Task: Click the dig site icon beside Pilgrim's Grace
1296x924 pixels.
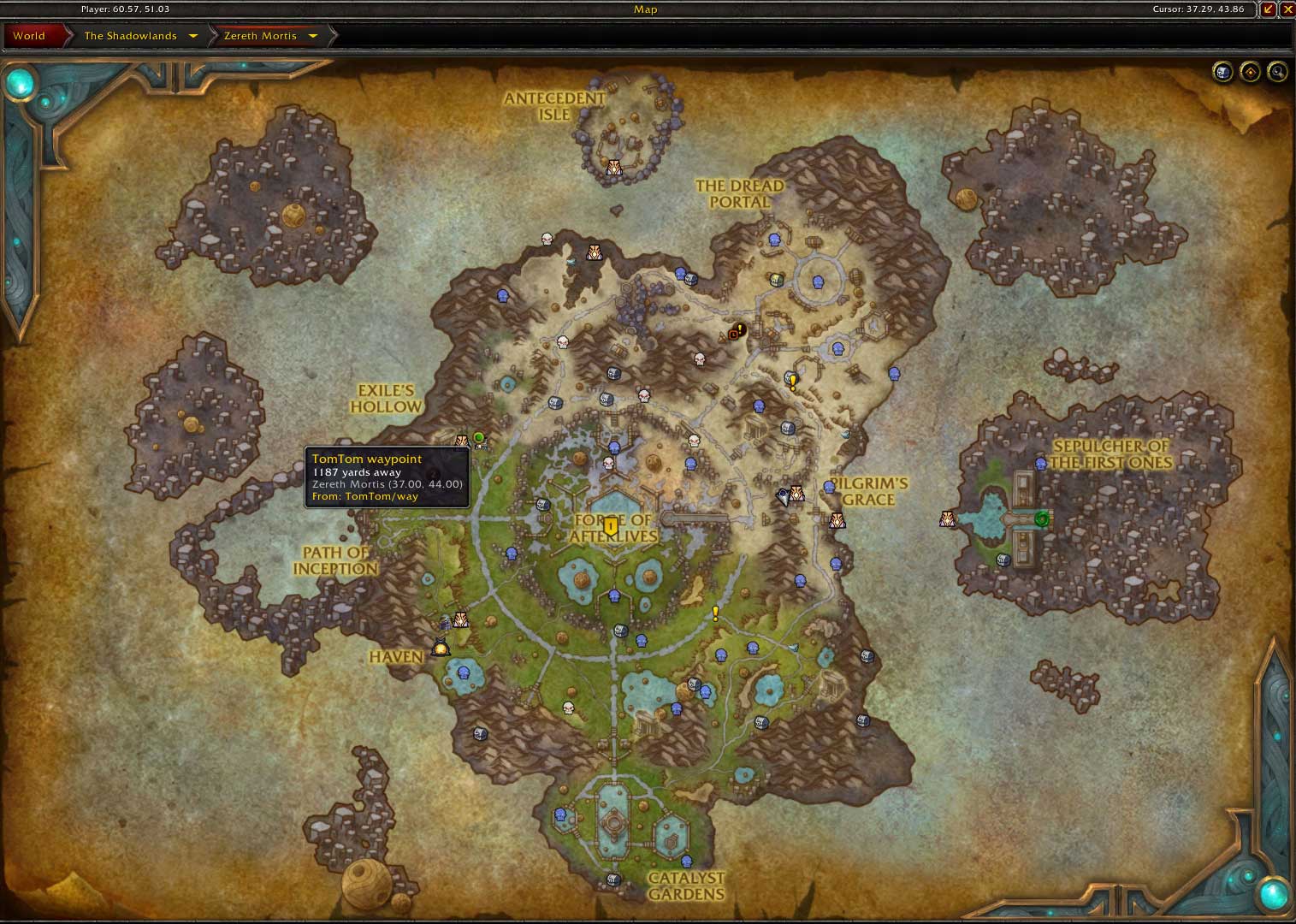Action: (836, 518)
